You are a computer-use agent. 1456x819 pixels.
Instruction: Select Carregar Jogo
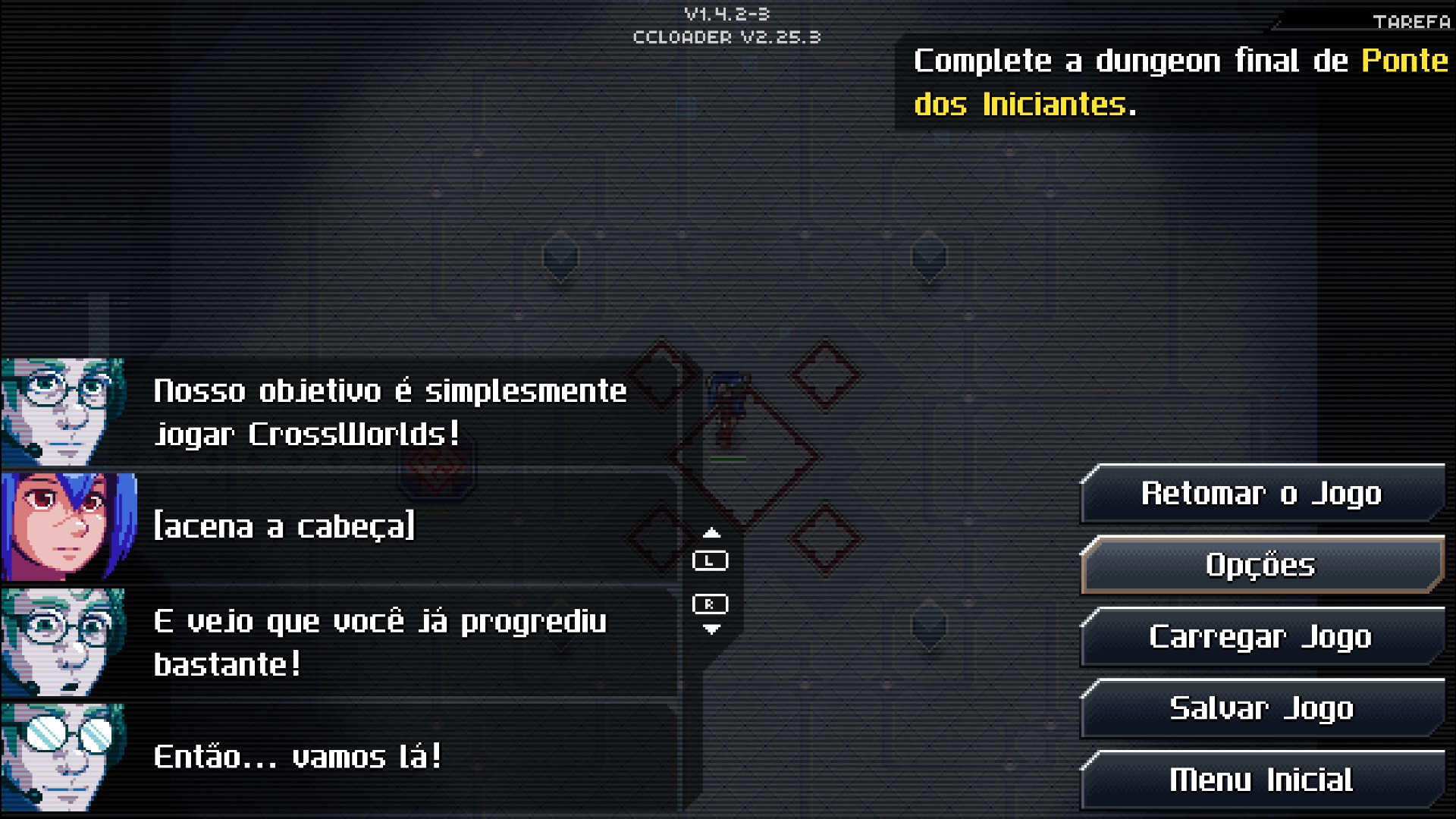[x=1261, y=637]
